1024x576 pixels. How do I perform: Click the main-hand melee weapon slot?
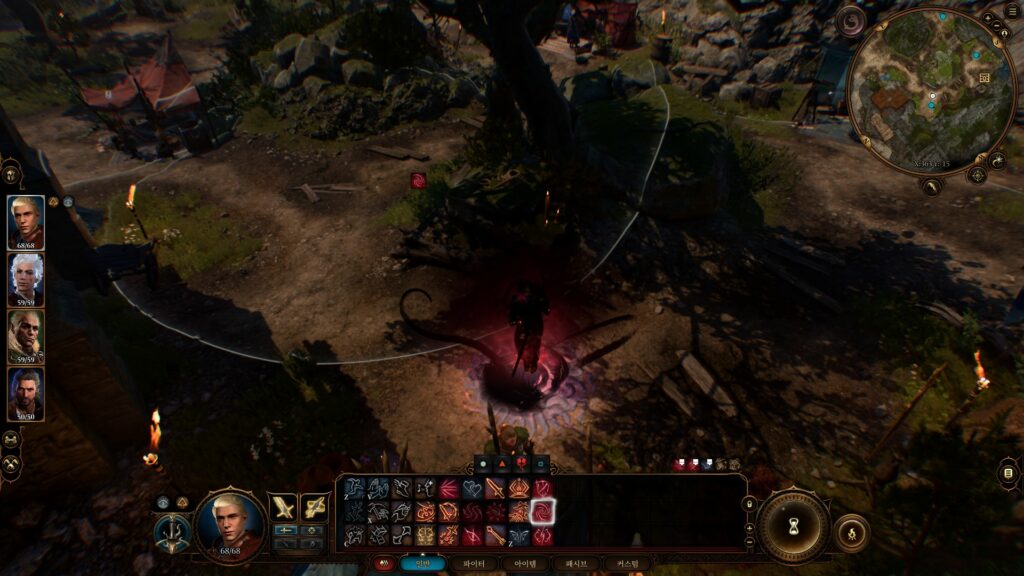[x=281, y=507]
